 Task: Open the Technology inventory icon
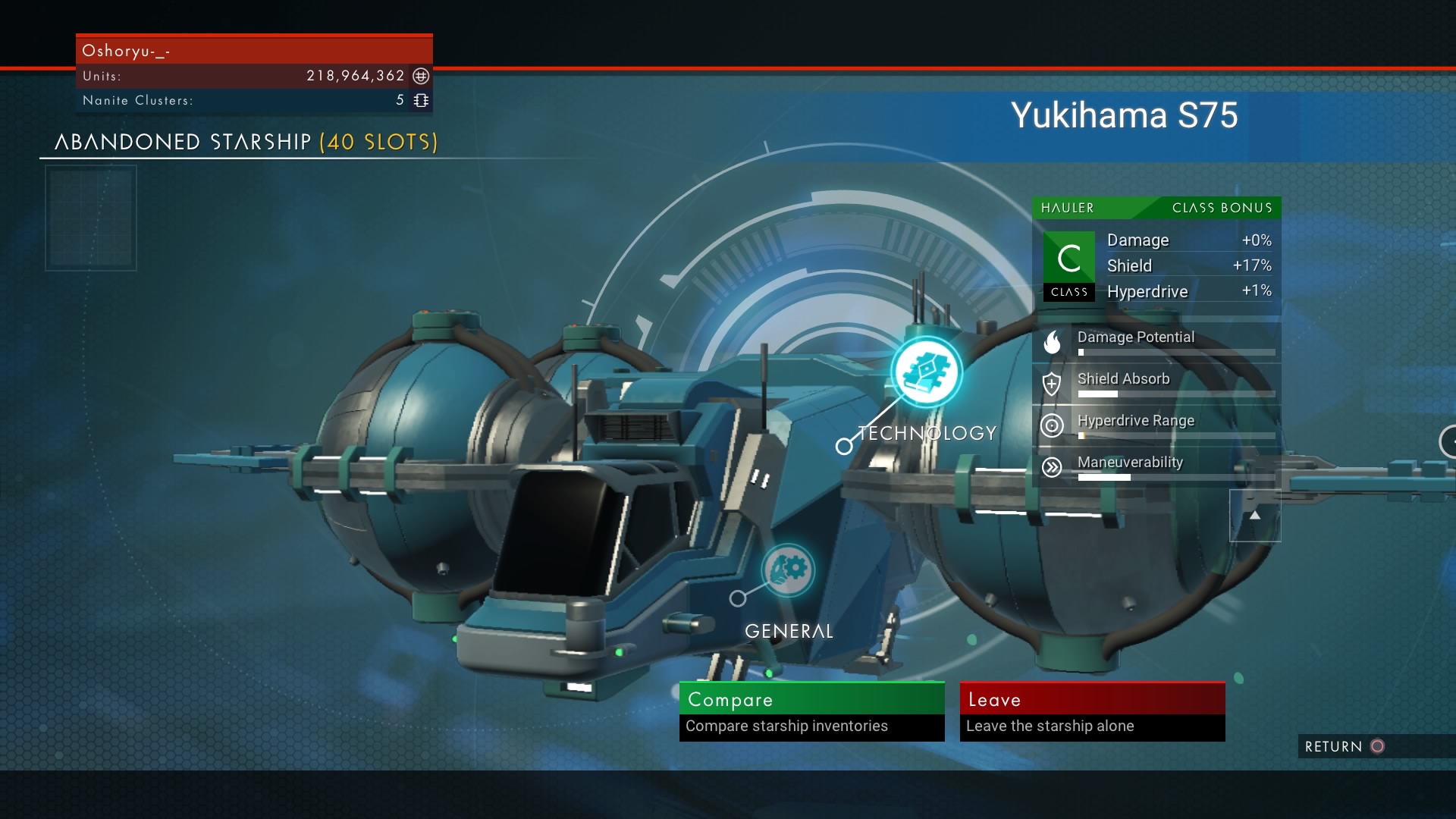pos(926,372)
